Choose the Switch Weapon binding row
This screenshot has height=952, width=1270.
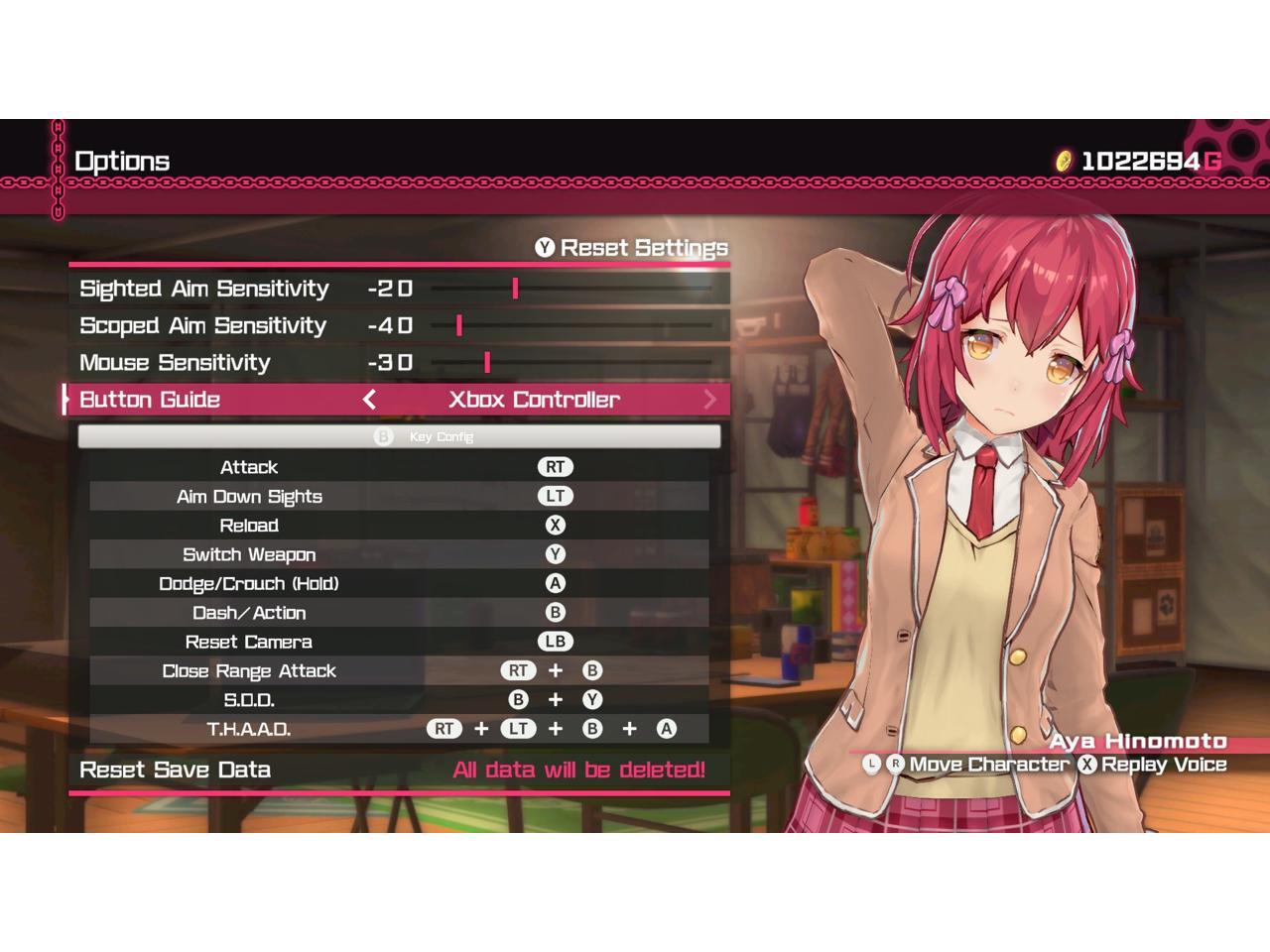(x=399, y=554)
